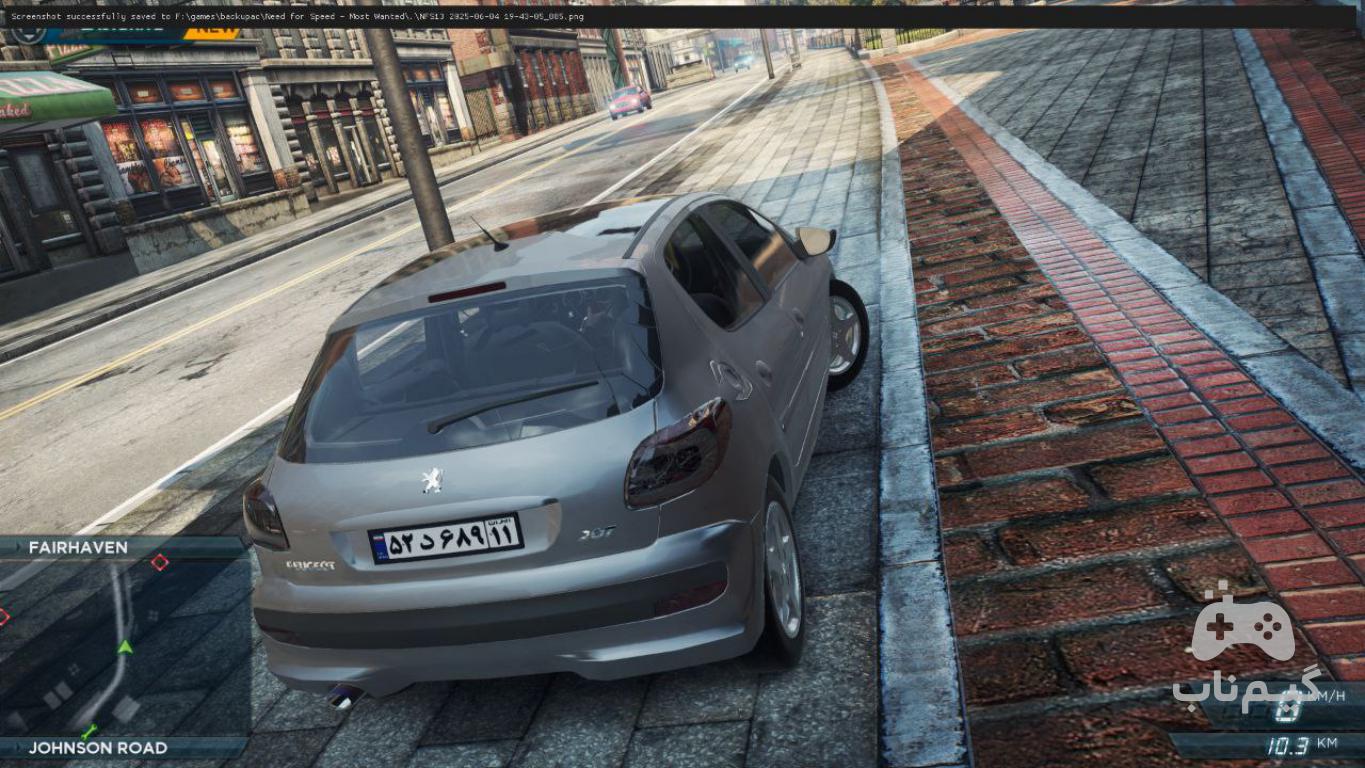Select the green player arrow on minimap
The width and height of the screenshot is (1365, 768).
125,647
